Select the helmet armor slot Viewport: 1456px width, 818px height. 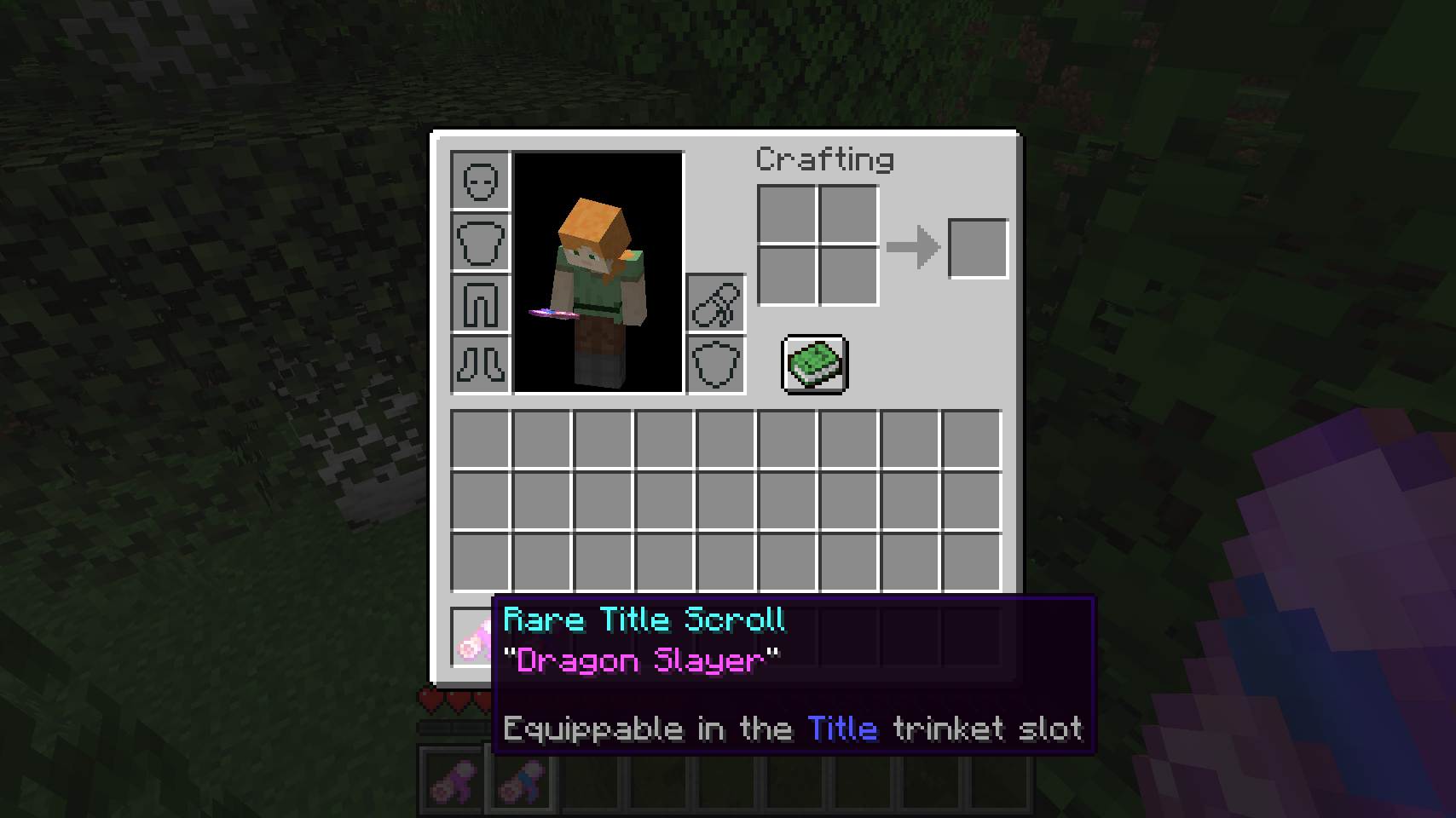479,181
